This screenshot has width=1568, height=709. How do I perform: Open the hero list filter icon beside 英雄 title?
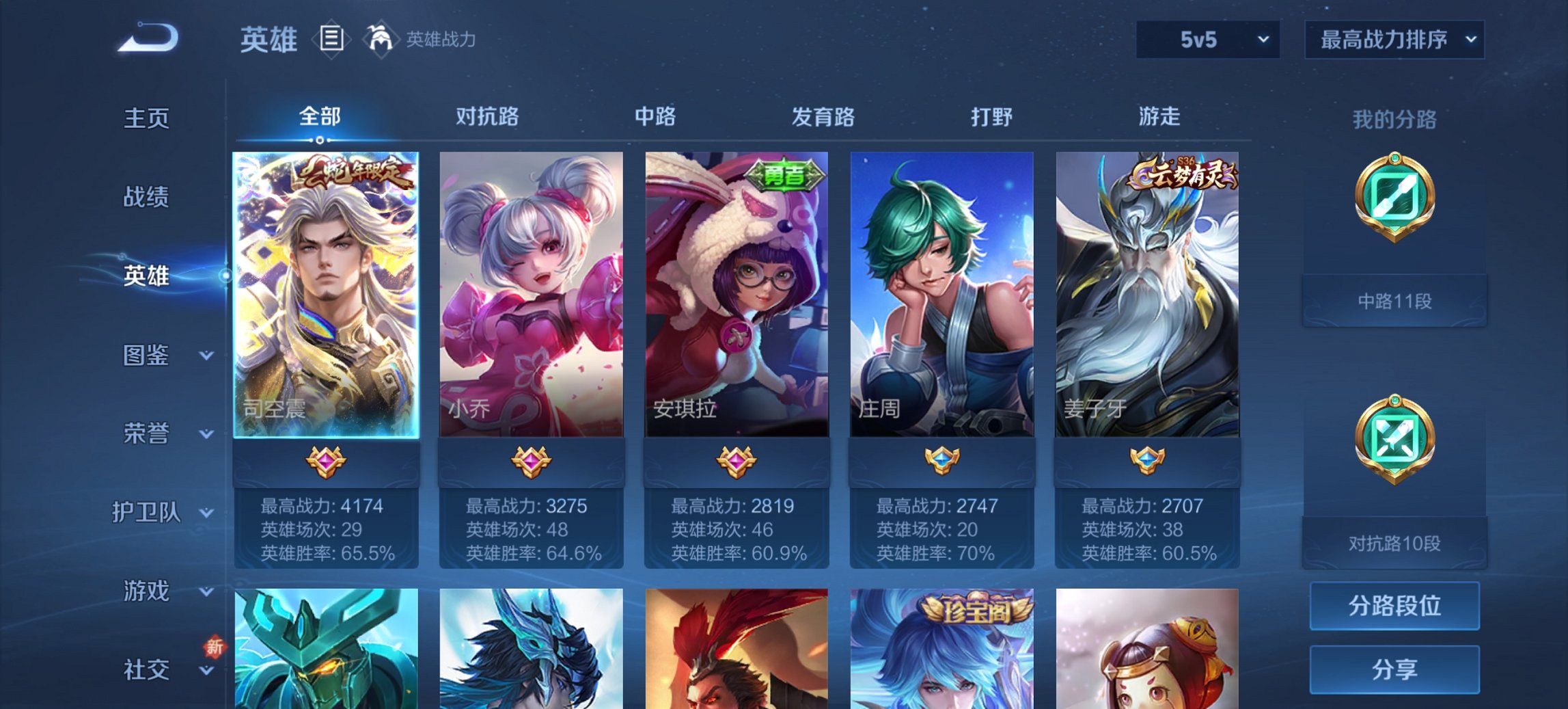[x=332, y=40]
